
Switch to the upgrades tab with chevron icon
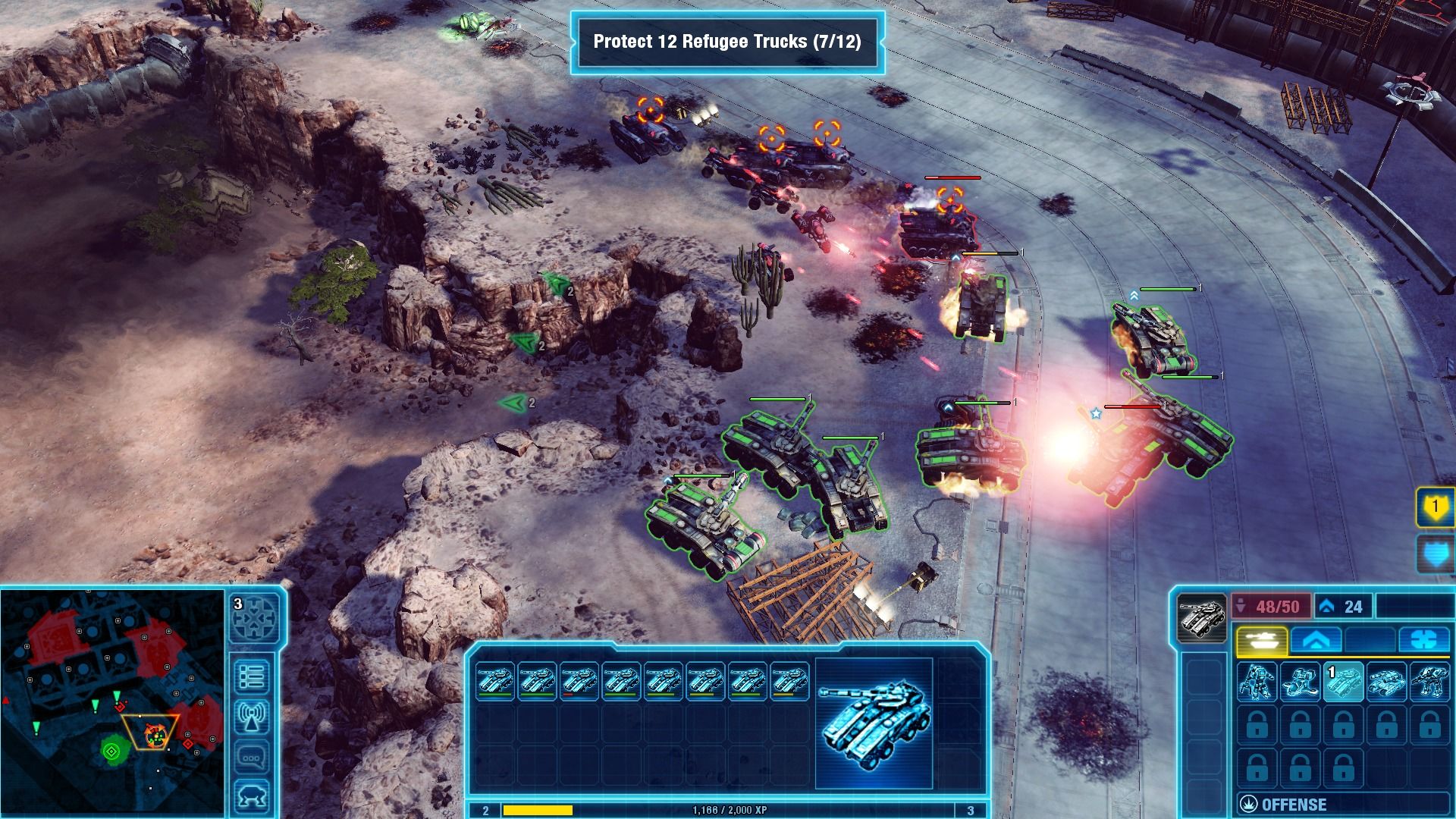[1316, 640]
